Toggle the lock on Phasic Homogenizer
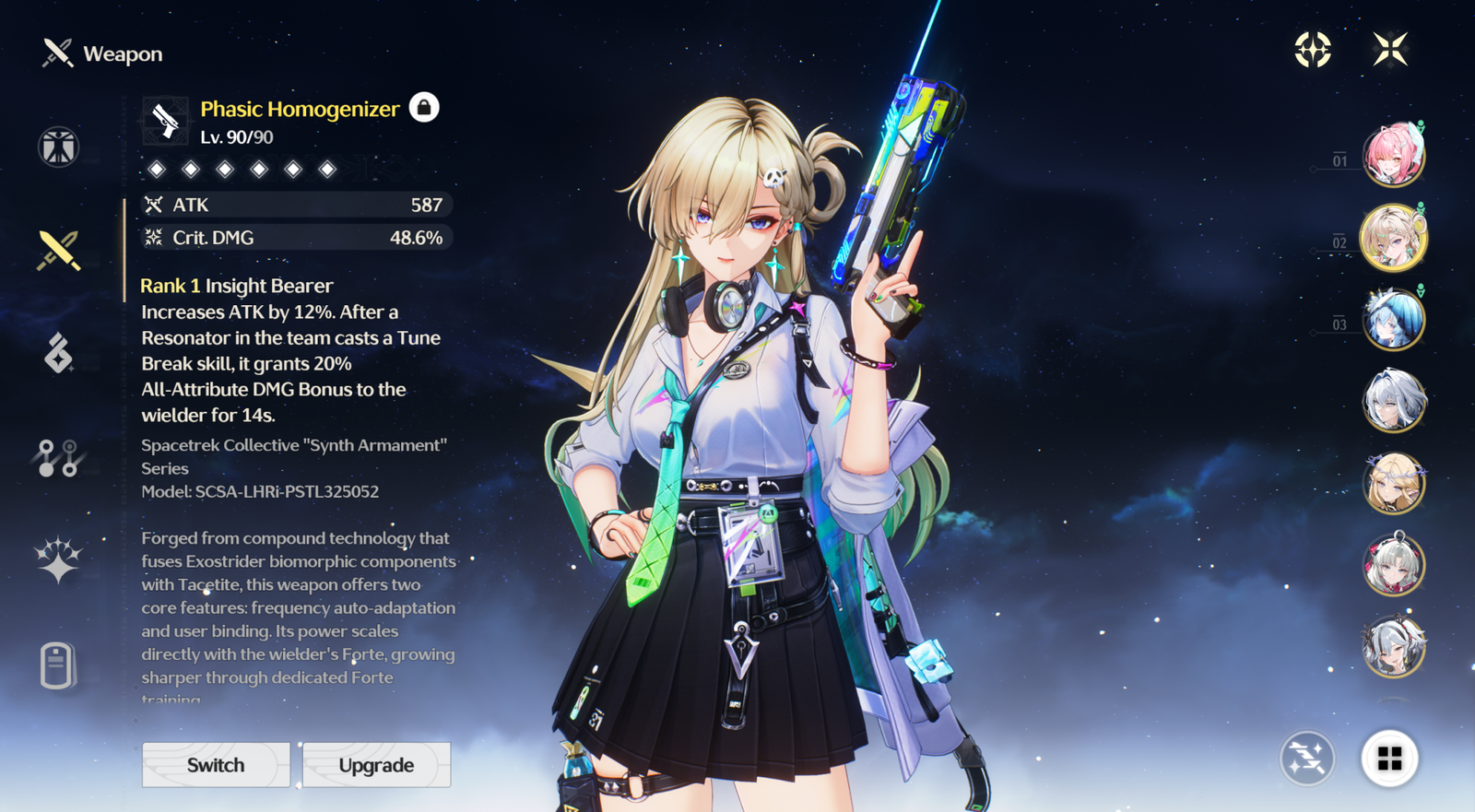Screen dimensions: 1475x812 (x=424, y=108)
